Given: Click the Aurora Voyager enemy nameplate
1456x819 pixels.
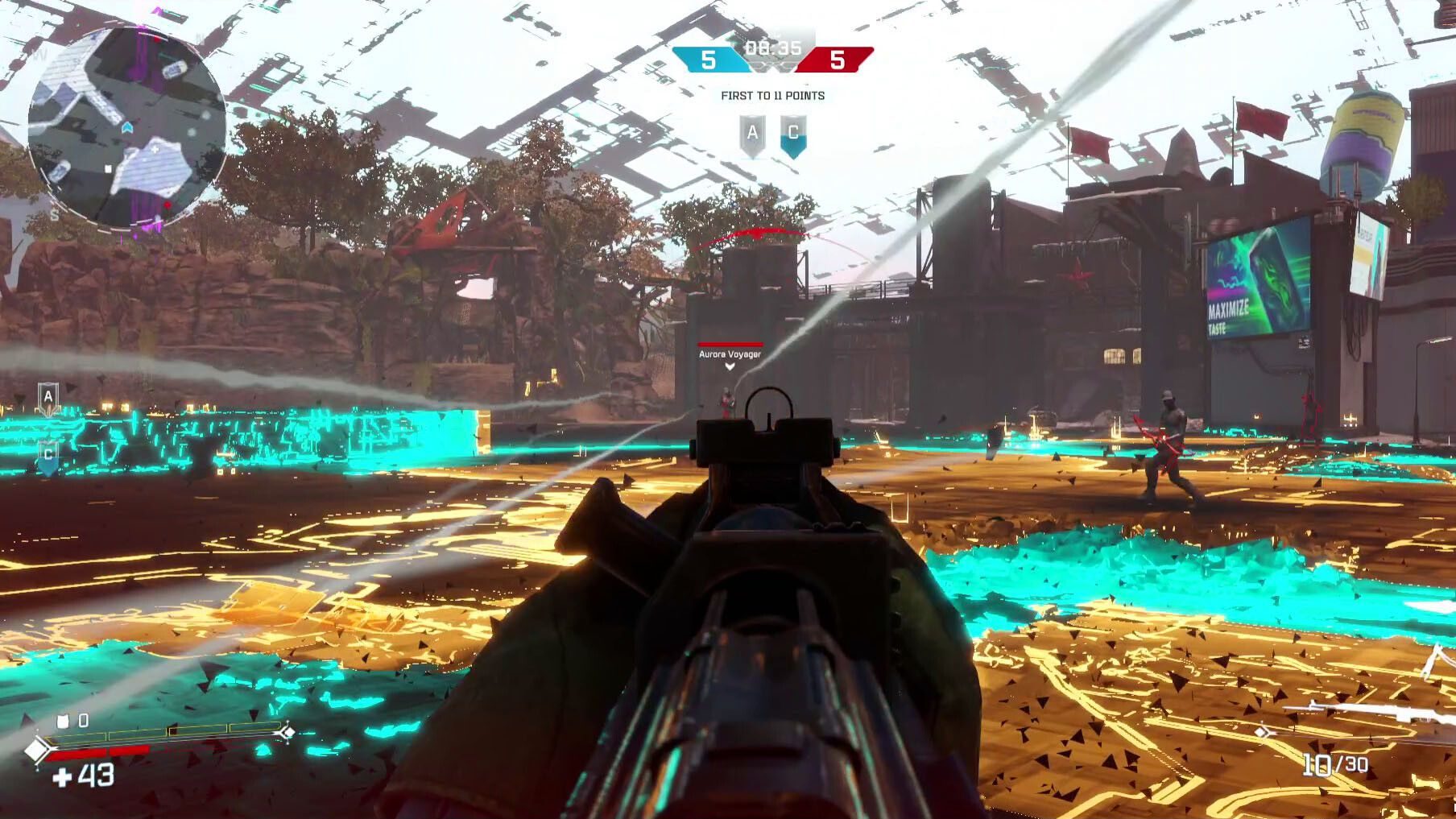Looking at the screenshot, I should [x=730, y=354].
